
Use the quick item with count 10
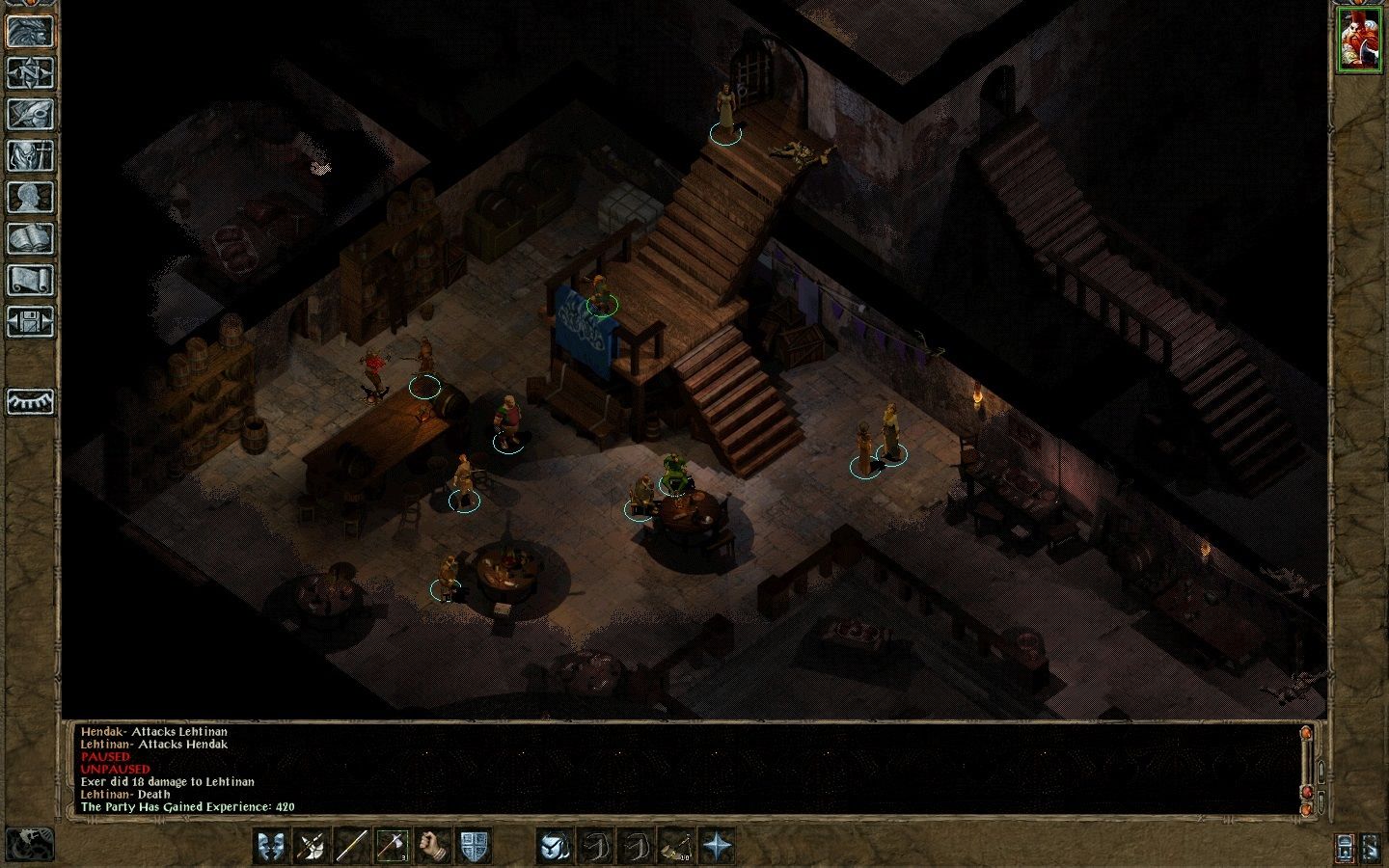677,846
